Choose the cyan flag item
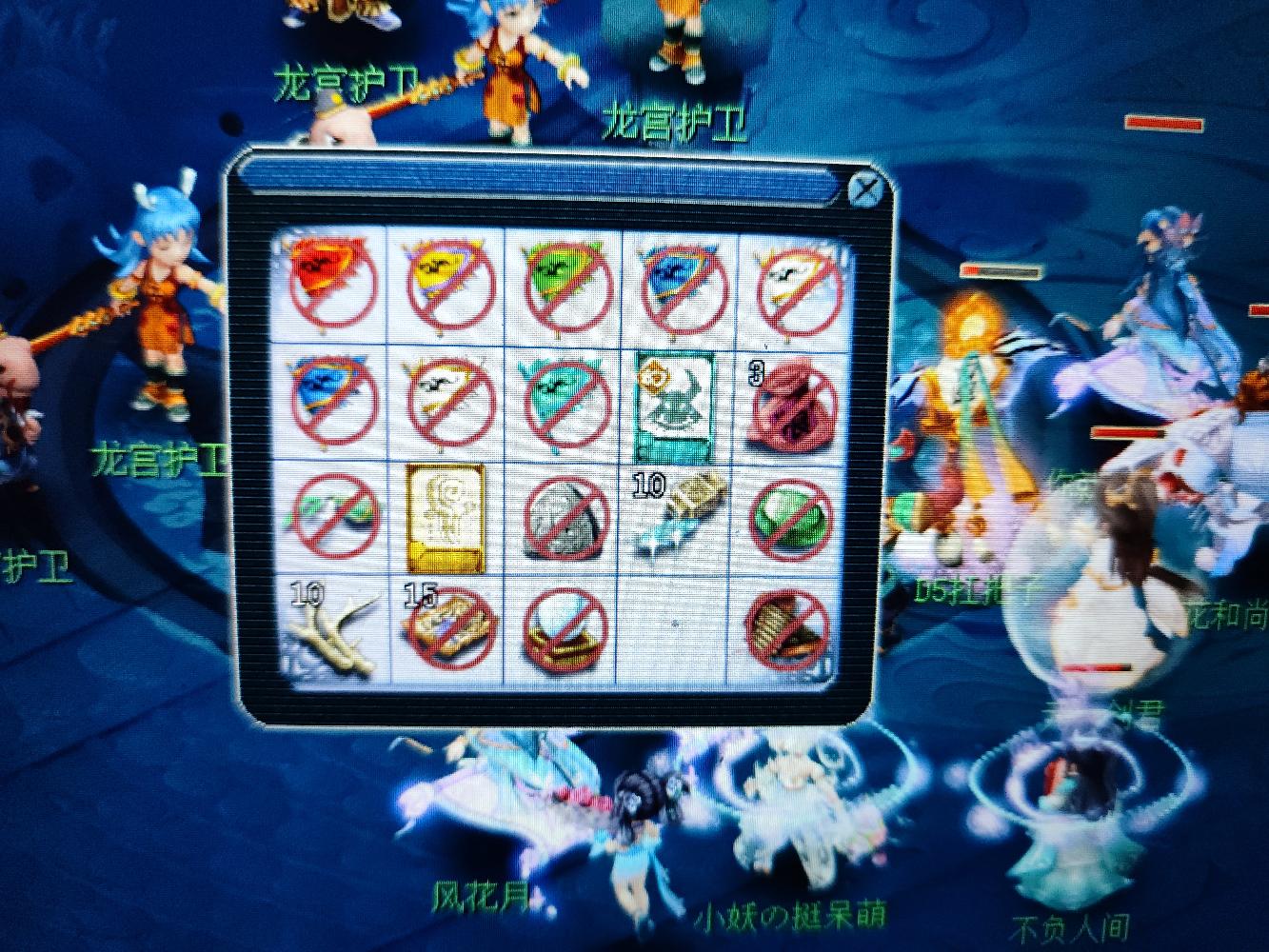 click(563, 398)
